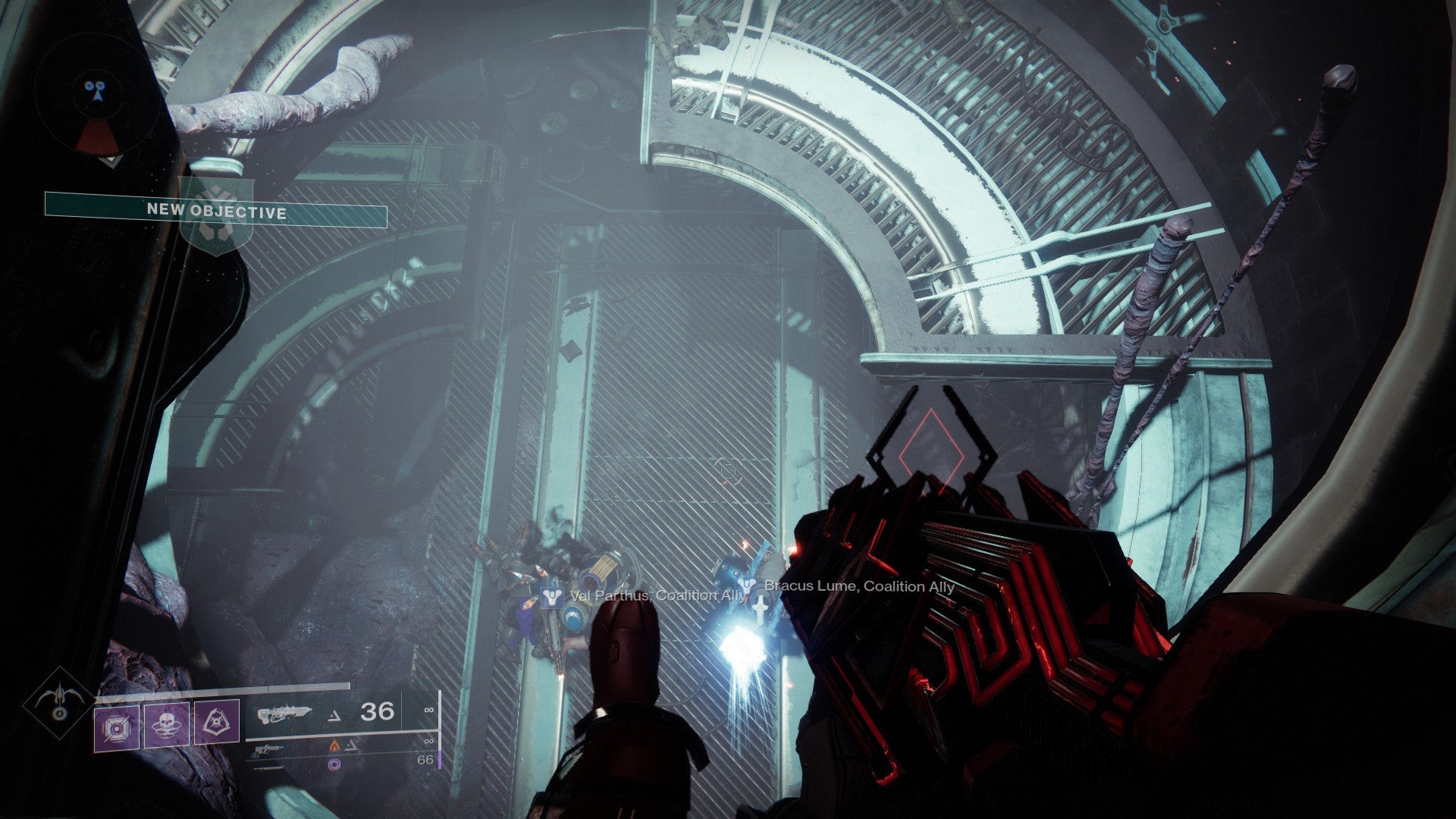Screen dimensions: 1456x819
Task: Select the equipped rifle weapon slot
Action: tap(284, 714)
